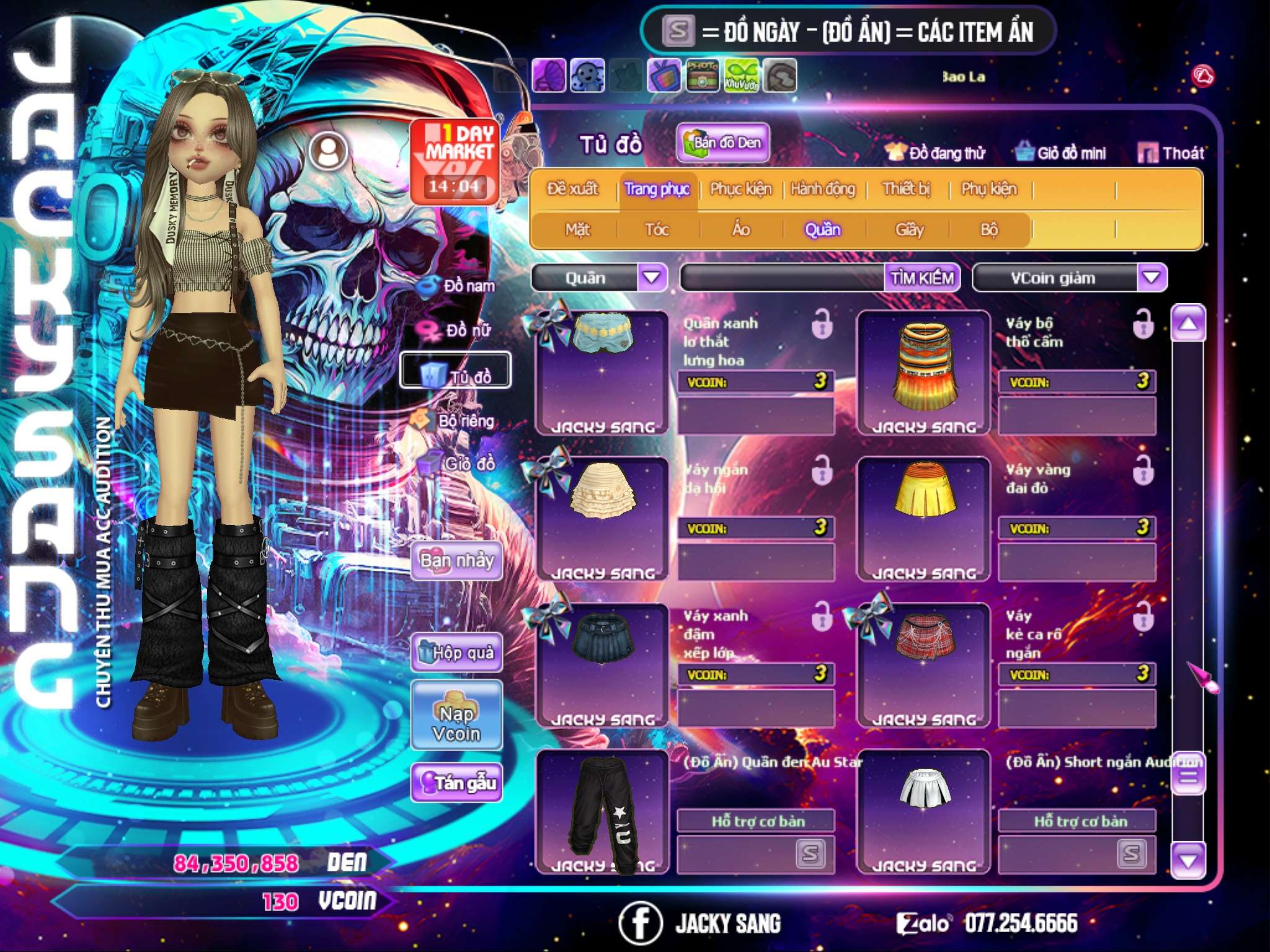The width and height of the screenshot is (1270, 952).
Task: Click the TÌM KIẾM search button
Action: tap(922, 278)
